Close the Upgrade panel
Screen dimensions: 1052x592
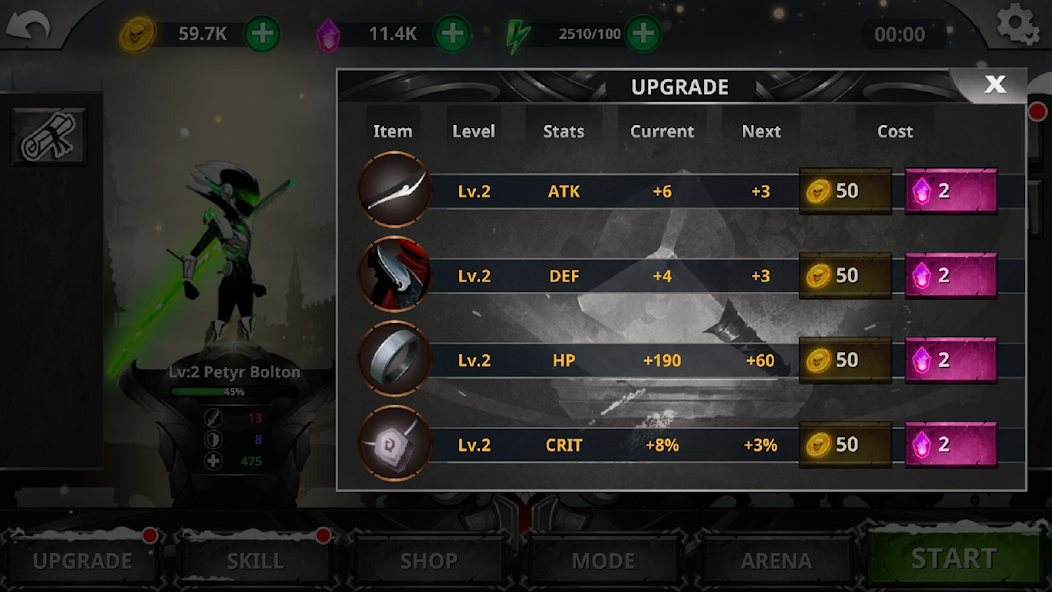pos(994,85)
